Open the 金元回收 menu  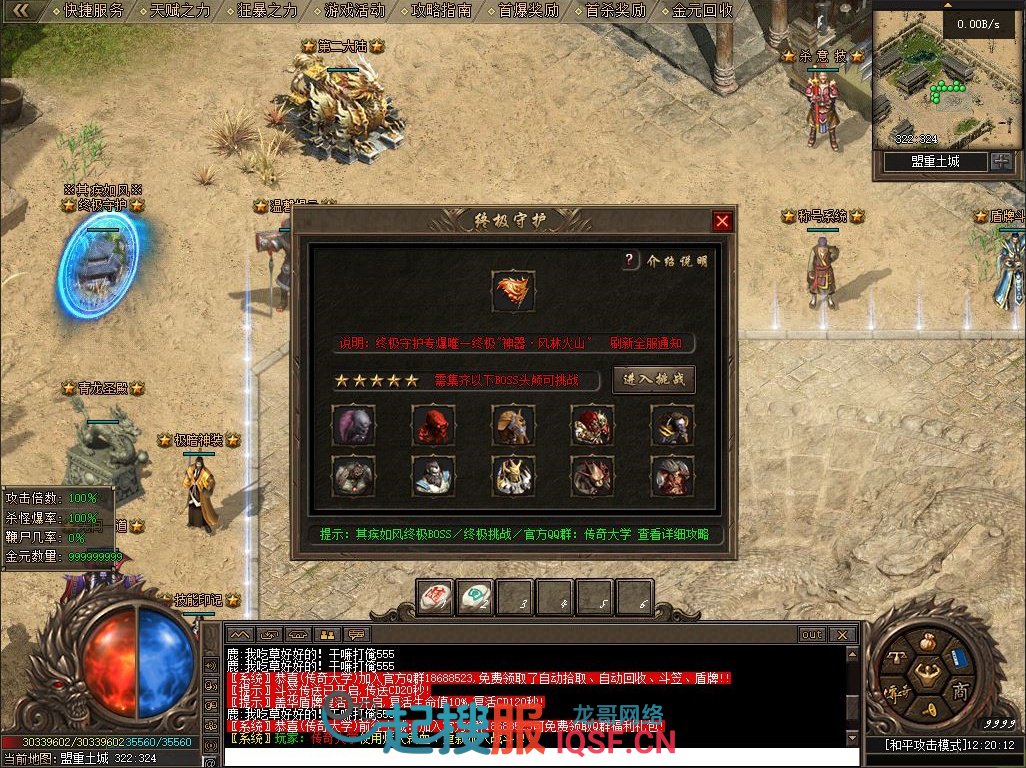coord(702,11)
